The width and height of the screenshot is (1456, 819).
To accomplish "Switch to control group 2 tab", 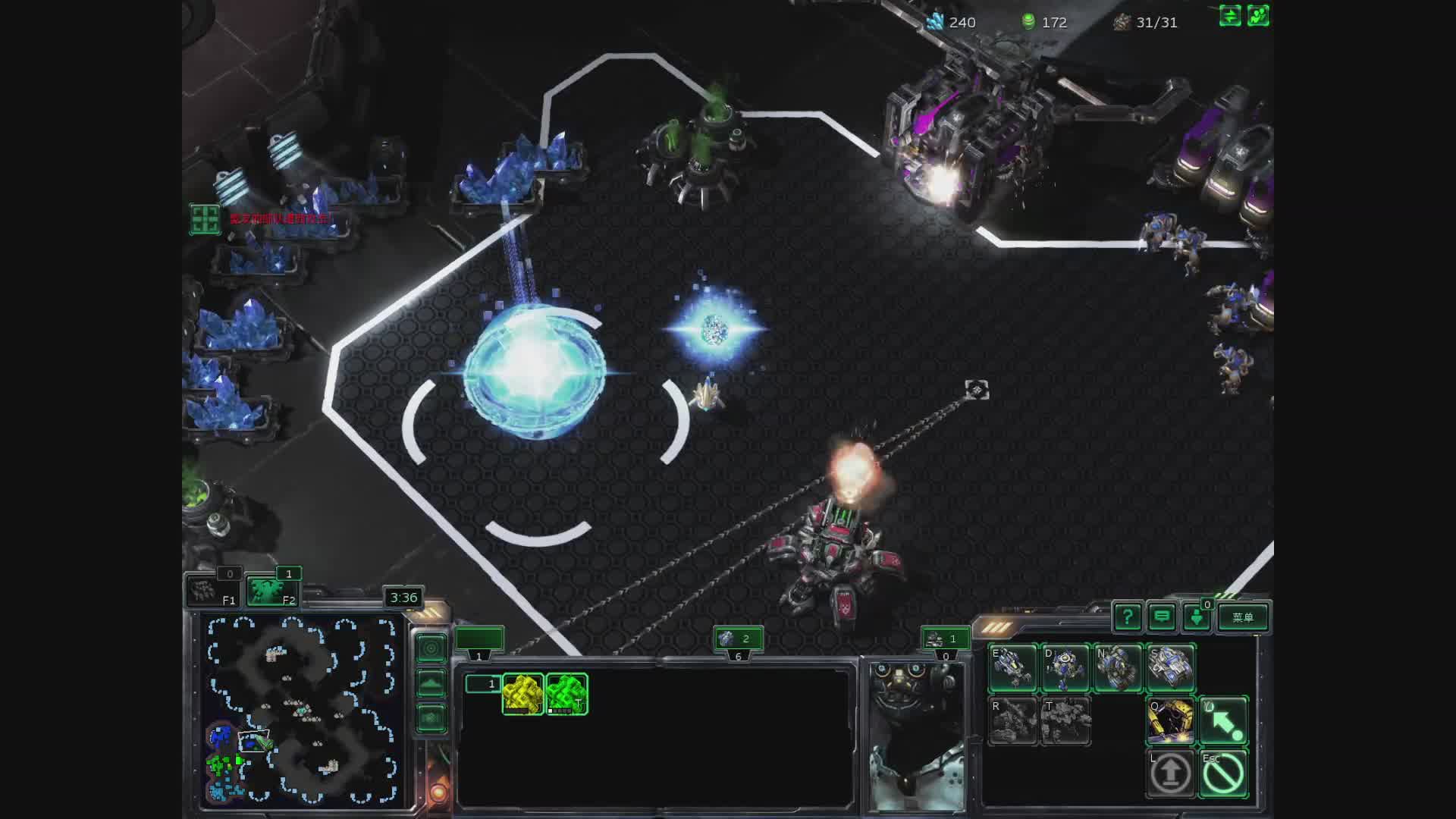I will tap(737, 639).
